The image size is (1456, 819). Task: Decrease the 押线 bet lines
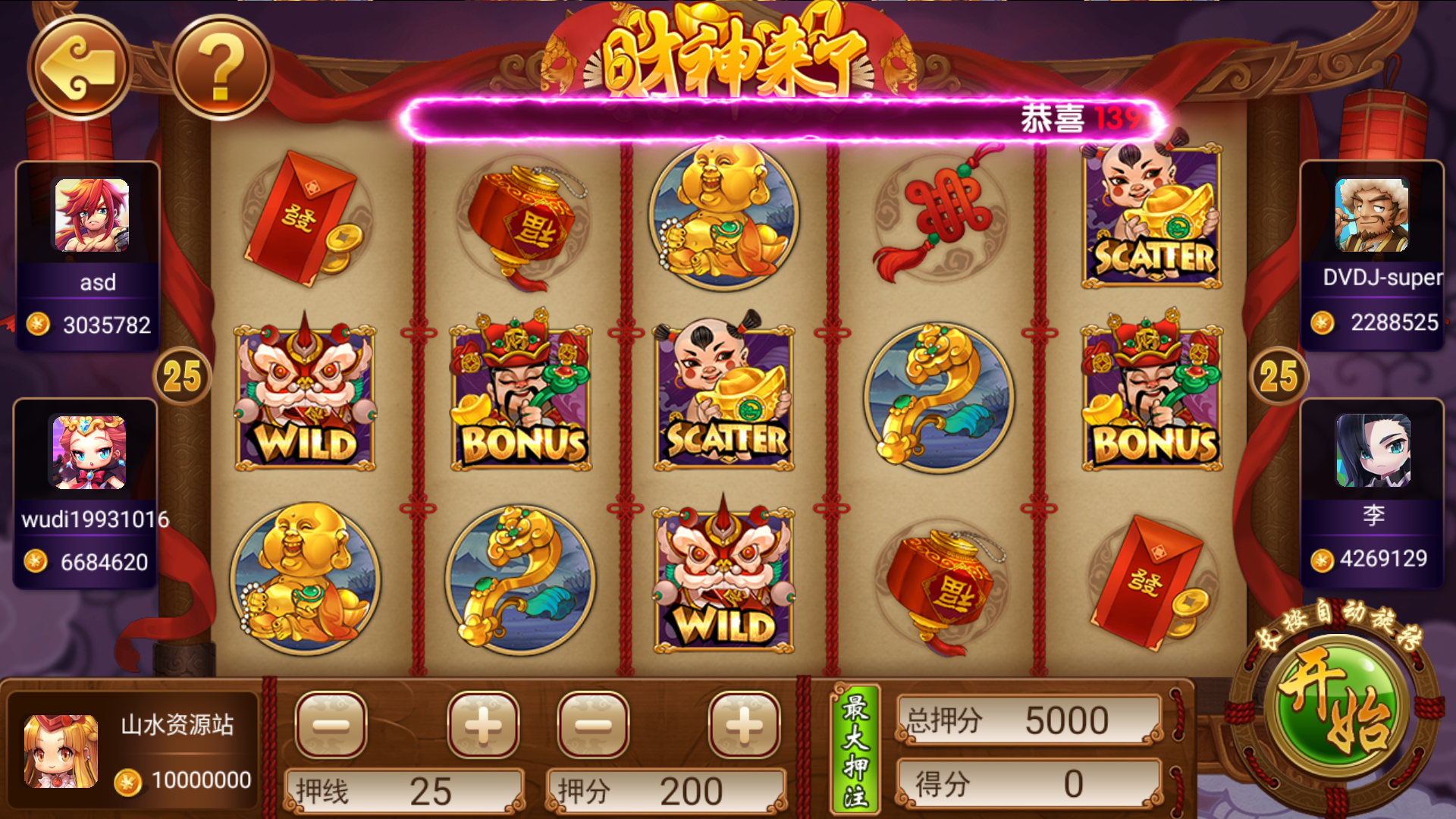(x=331, y=725)
